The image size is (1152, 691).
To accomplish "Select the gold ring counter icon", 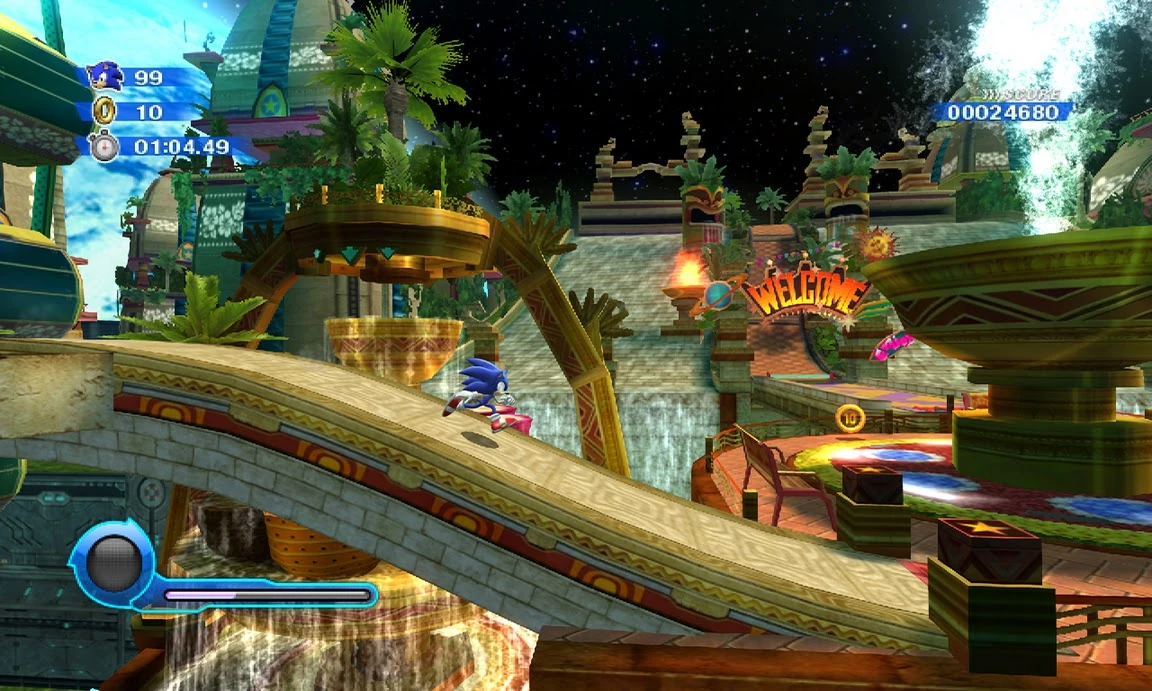I will click(104, 111).
